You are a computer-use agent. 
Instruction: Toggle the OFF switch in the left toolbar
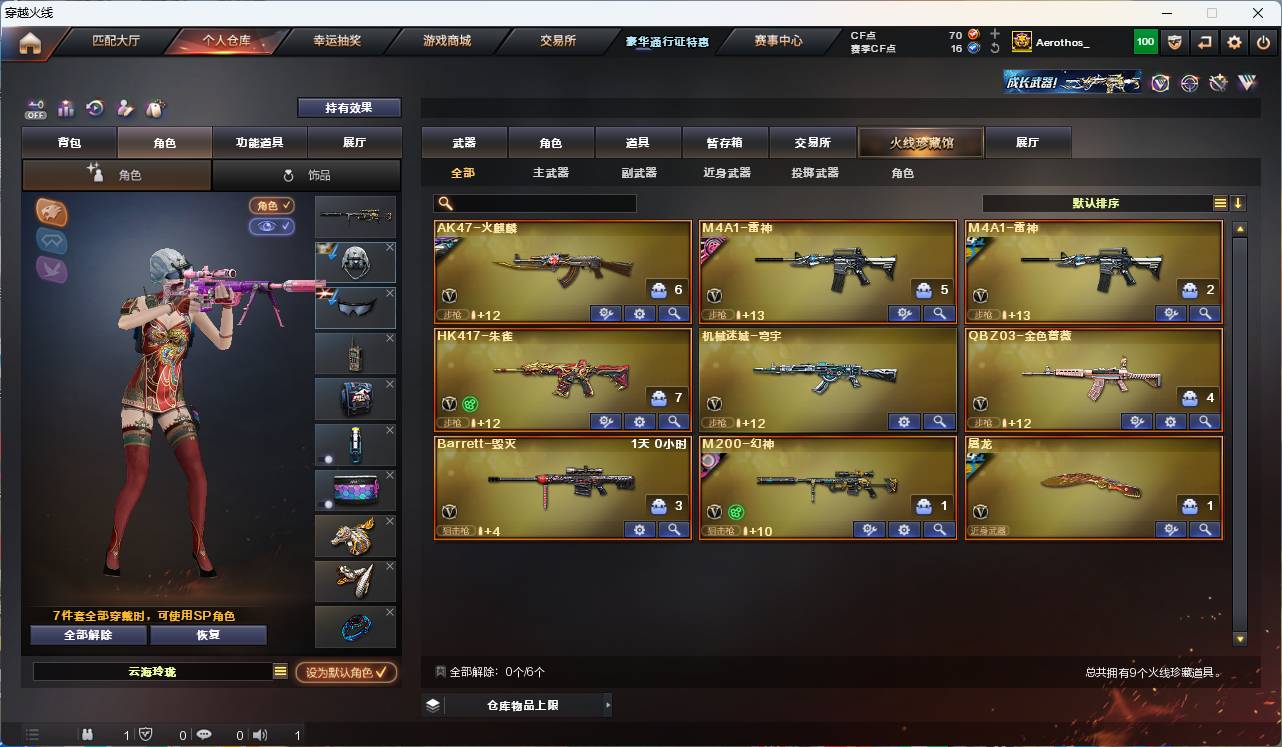pyautogui.click(x=35, y=108)
